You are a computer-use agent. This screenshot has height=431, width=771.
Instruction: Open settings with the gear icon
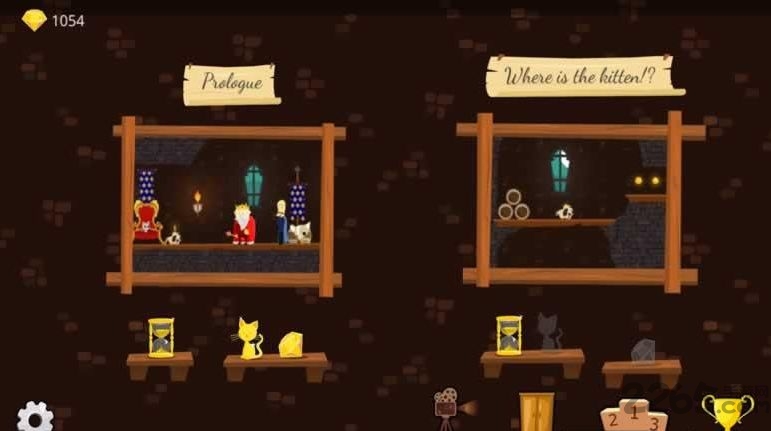(35, 416)
